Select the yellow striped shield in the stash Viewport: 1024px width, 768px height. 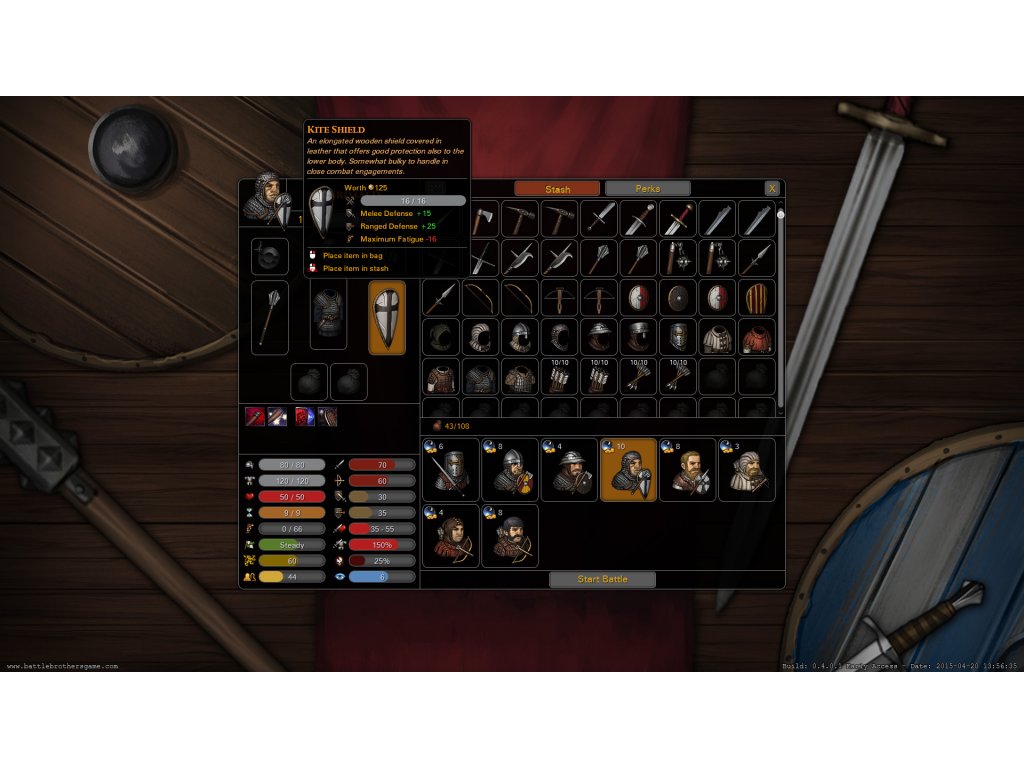click(756, 298)
